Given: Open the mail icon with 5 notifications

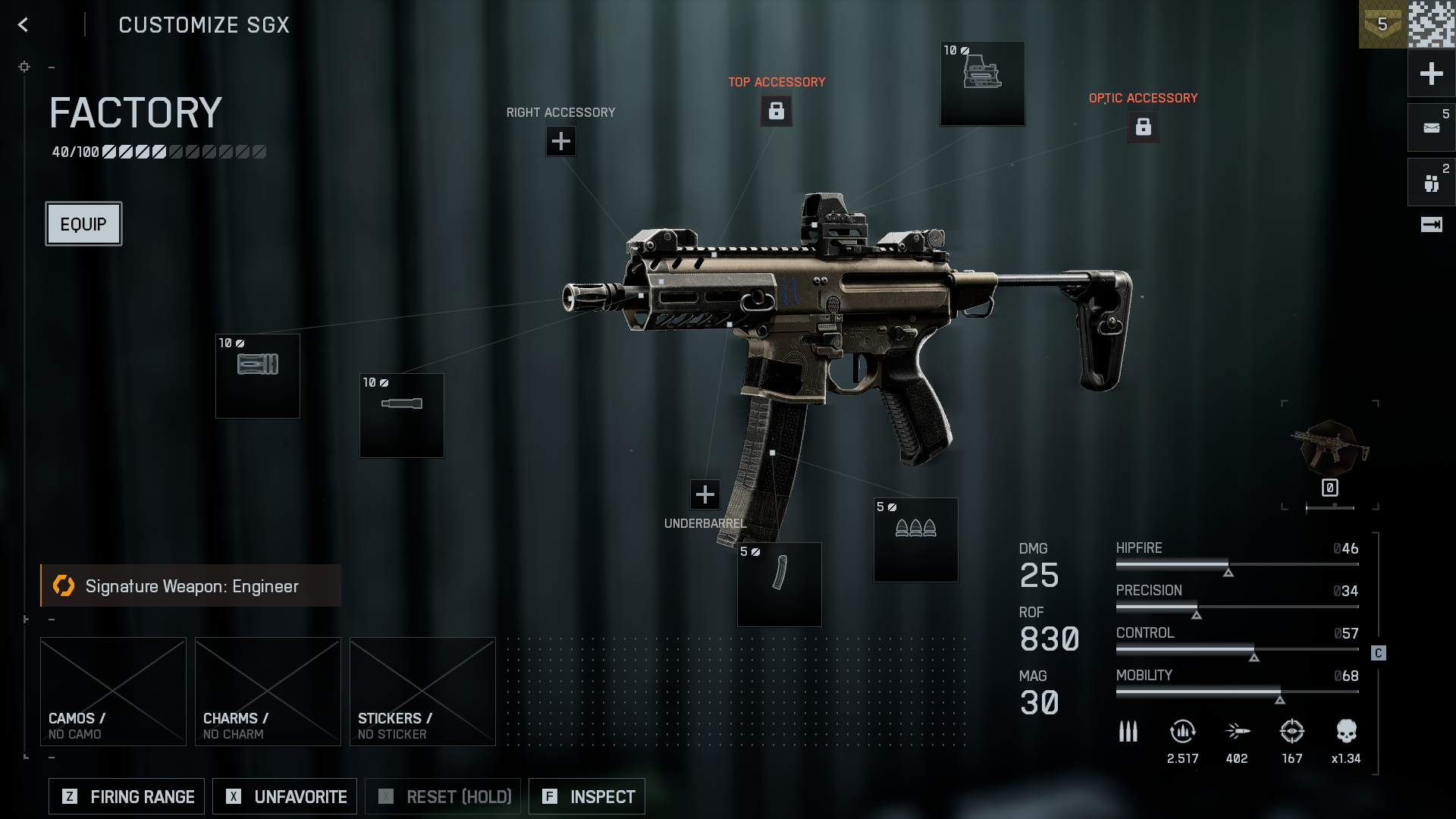Looking at the screenshot, I should click(1431, 127).
